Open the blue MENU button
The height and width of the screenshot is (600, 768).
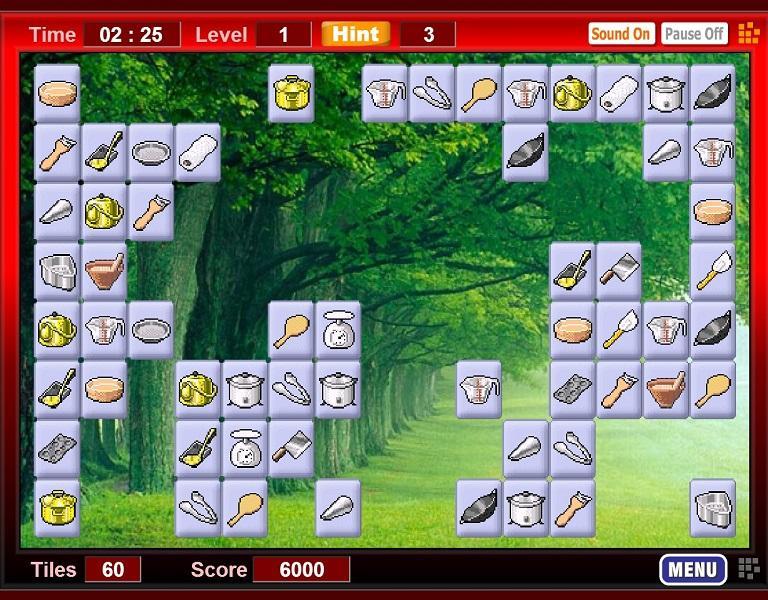tap(692, 570)
